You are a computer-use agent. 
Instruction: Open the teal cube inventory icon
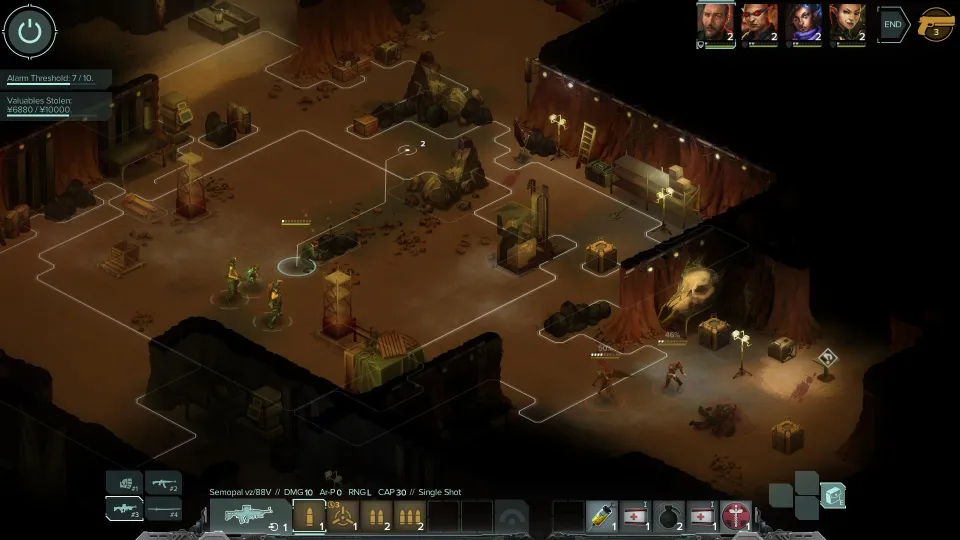(833, 495)
